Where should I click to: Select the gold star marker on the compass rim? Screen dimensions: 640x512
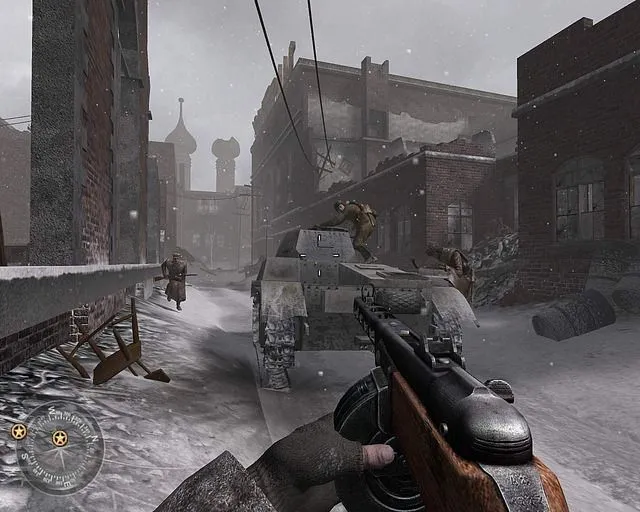pyautogui.click(x=18, y=431)
